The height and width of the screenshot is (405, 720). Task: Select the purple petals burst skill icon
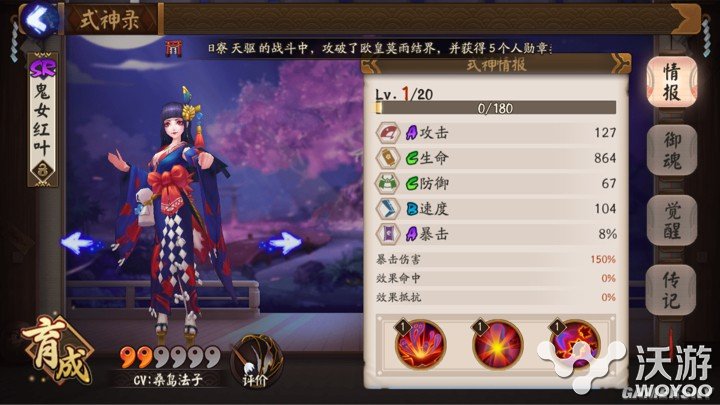pos(421,344)
